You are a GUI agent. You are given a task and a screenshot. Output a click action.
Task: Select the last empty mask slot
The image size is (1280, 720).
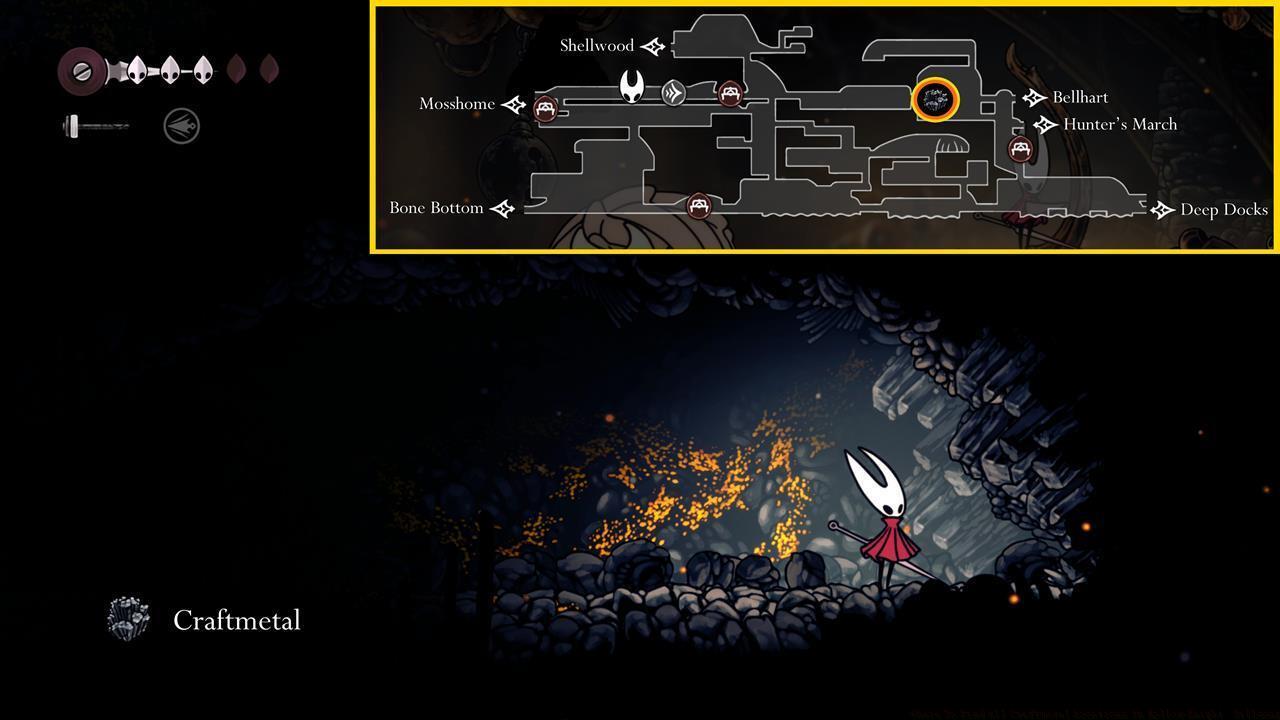pos(270,68)
